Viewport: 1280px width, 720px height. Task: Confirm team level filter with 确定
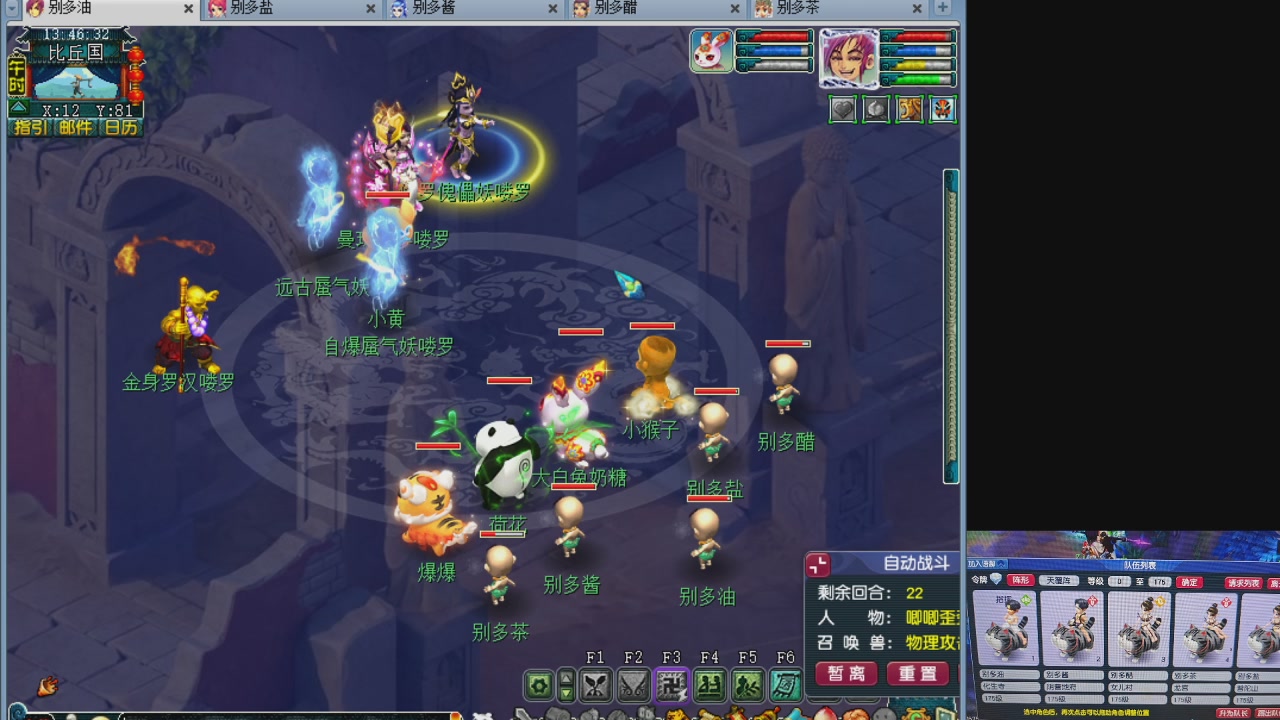click(1189, 582)
